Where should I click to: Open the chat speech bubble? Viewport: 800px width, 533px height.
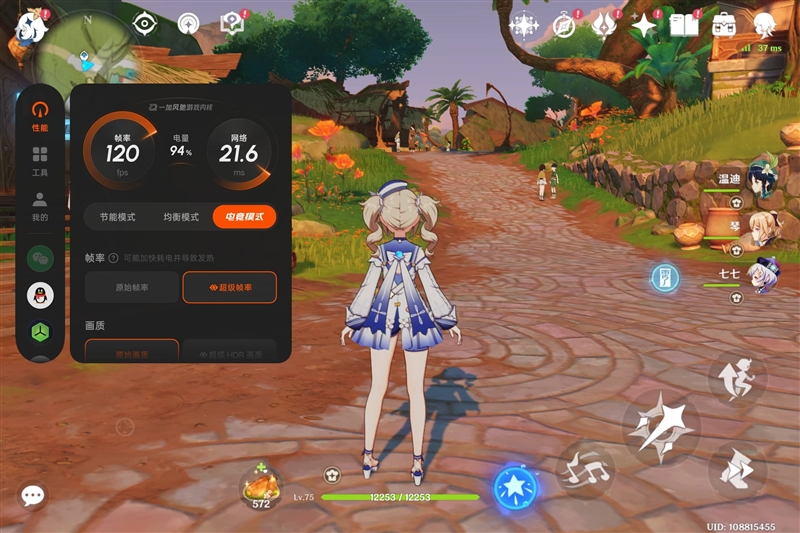point(33,495)
